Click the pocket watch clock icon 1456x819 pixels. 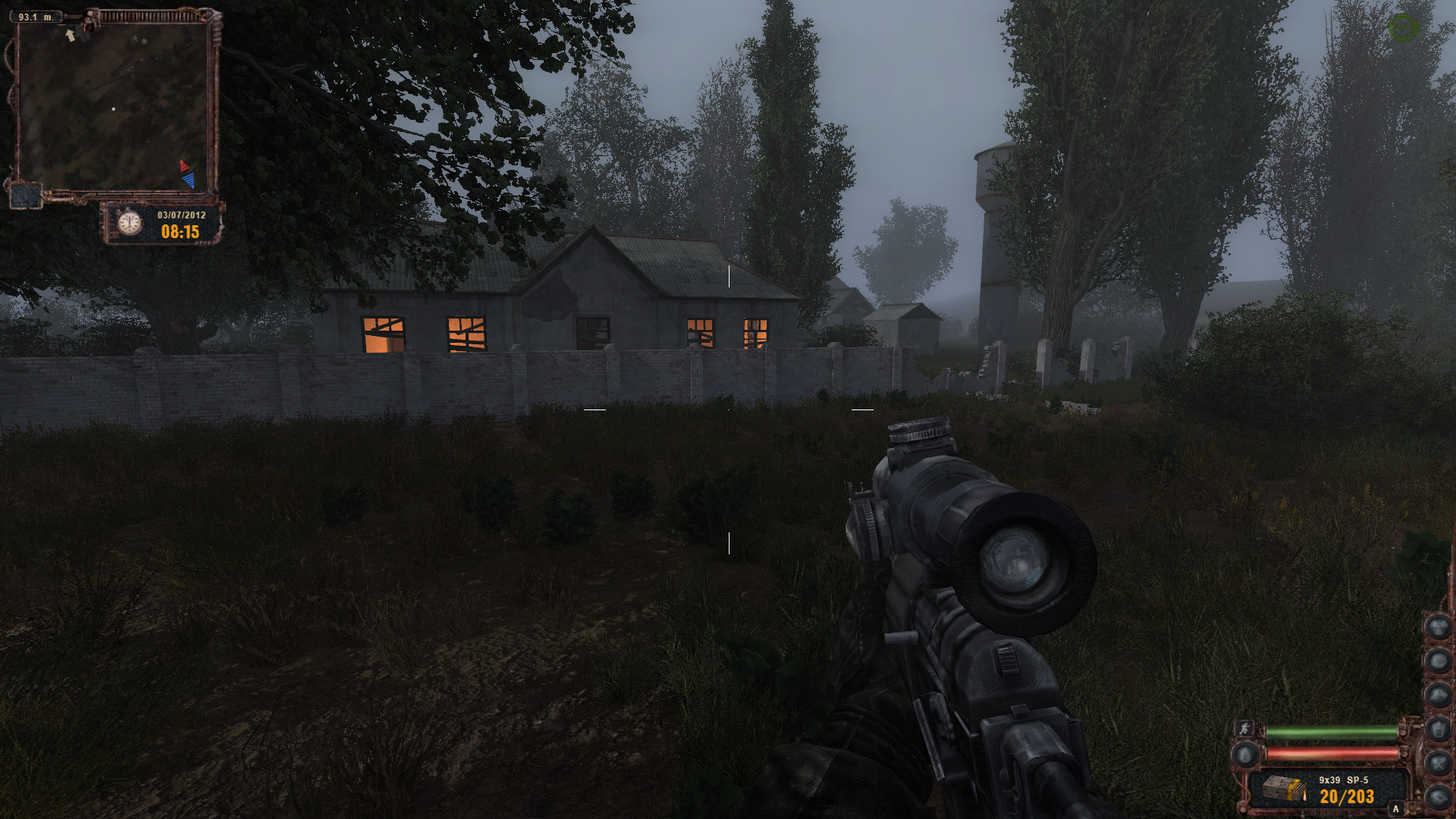pyautogui.click(x=130, y=222)
